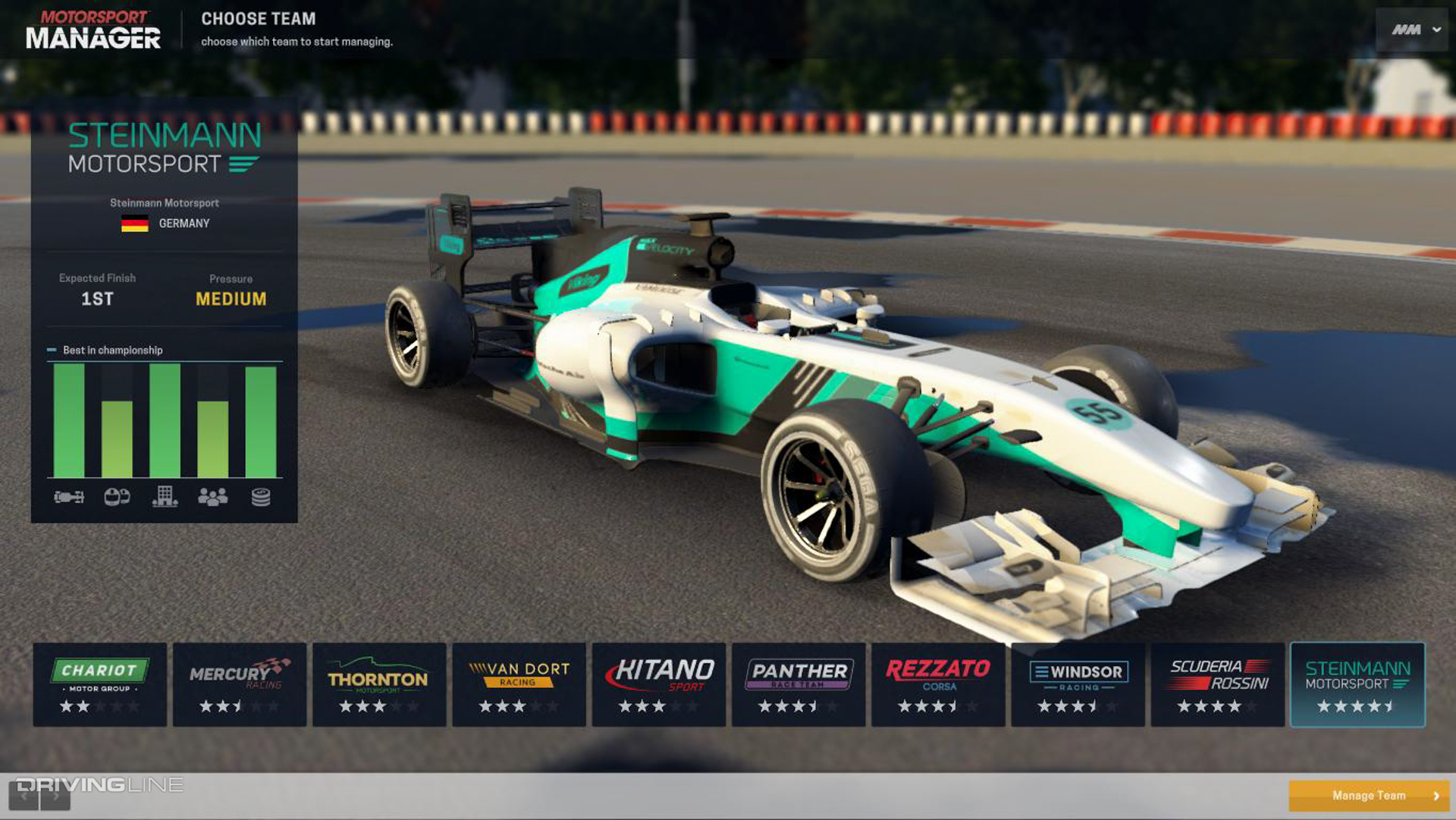Switch selection to Scuderia Rossini team
This screenshot has height=820, width=1456.
[1217, 683]
